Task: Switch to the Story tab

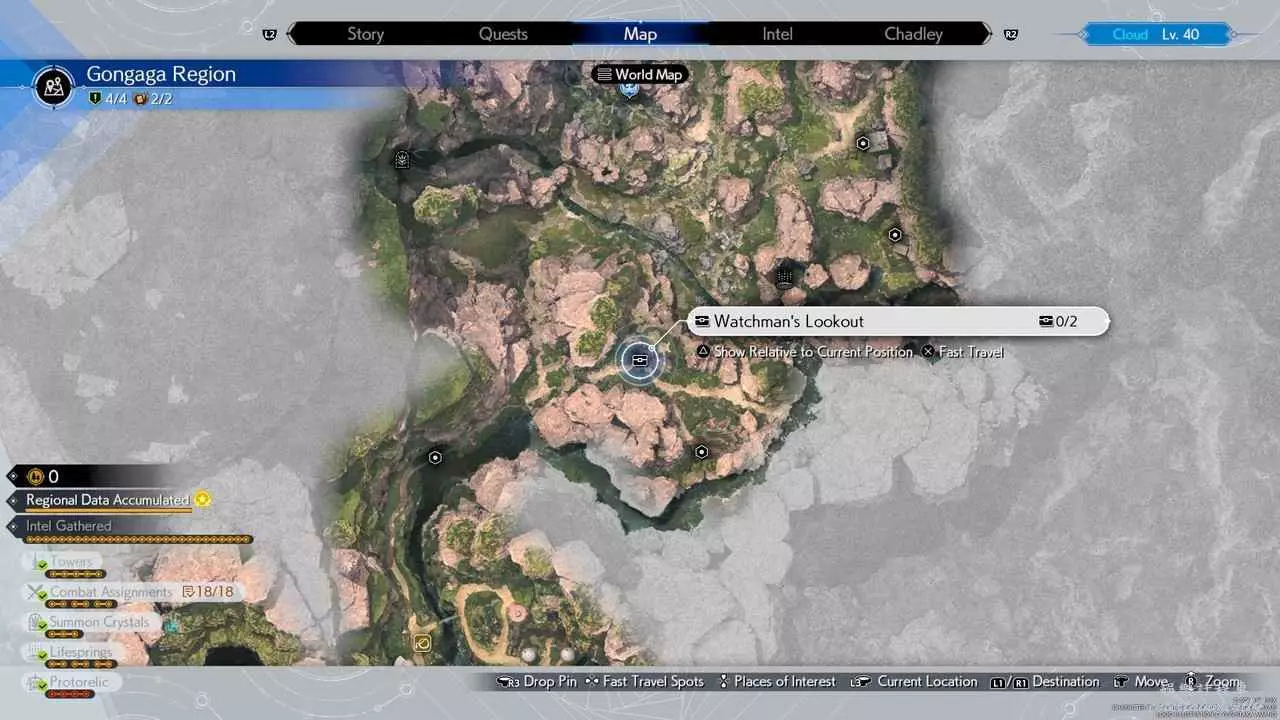Action: tap(365, 34)
